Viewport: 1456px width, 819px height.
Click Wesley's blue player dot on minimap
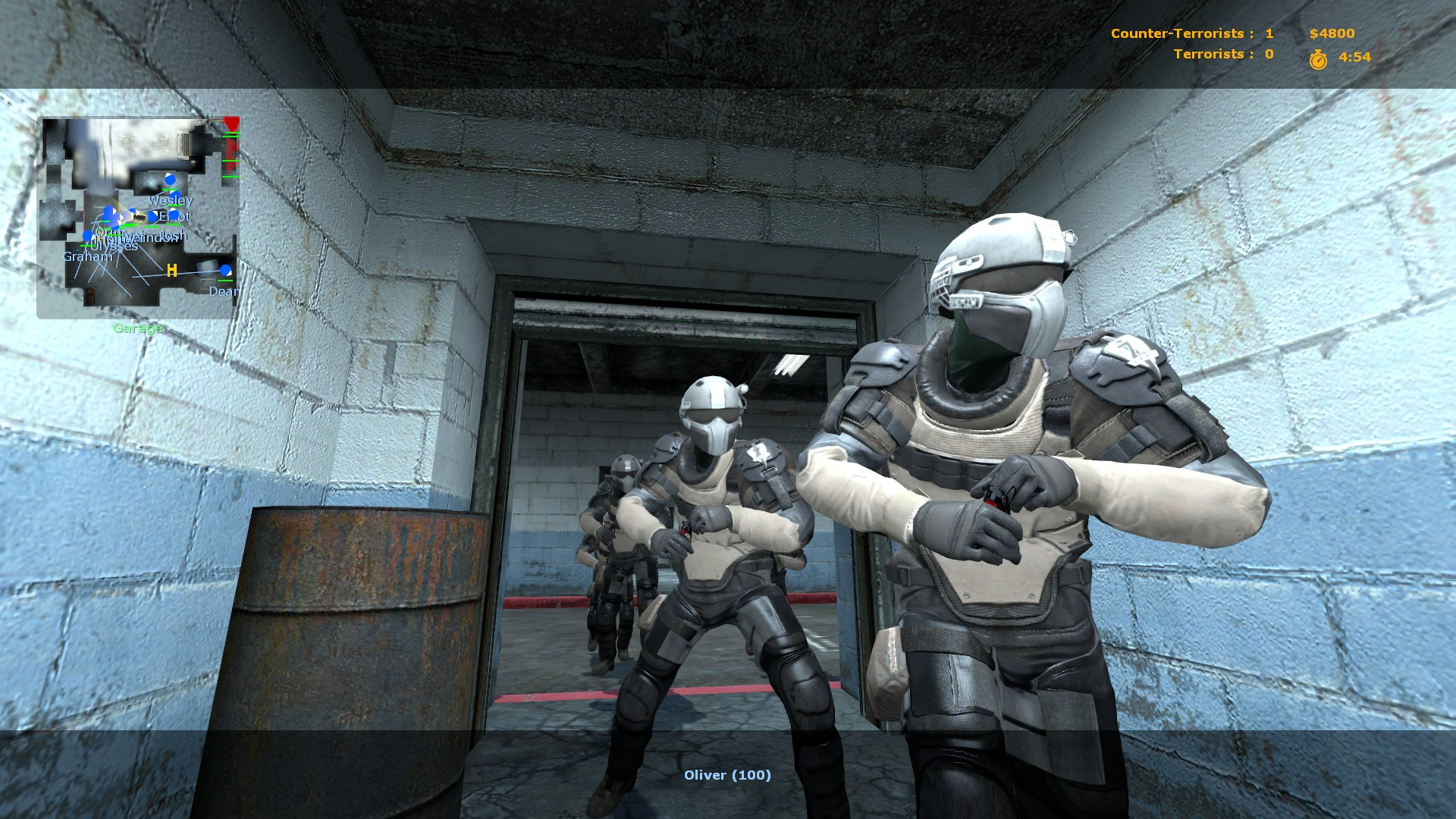pyautogui.click(x=170, y=179)
